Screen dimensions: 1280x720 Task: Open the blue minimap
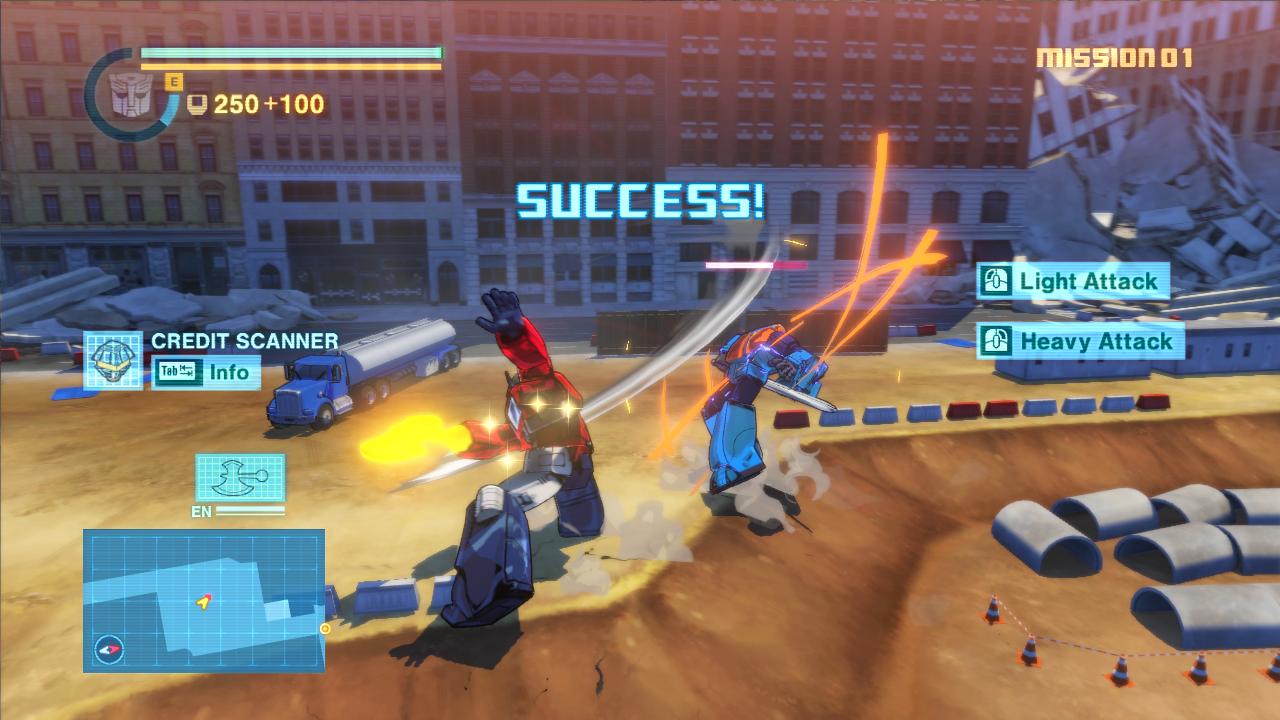point(204,600)
